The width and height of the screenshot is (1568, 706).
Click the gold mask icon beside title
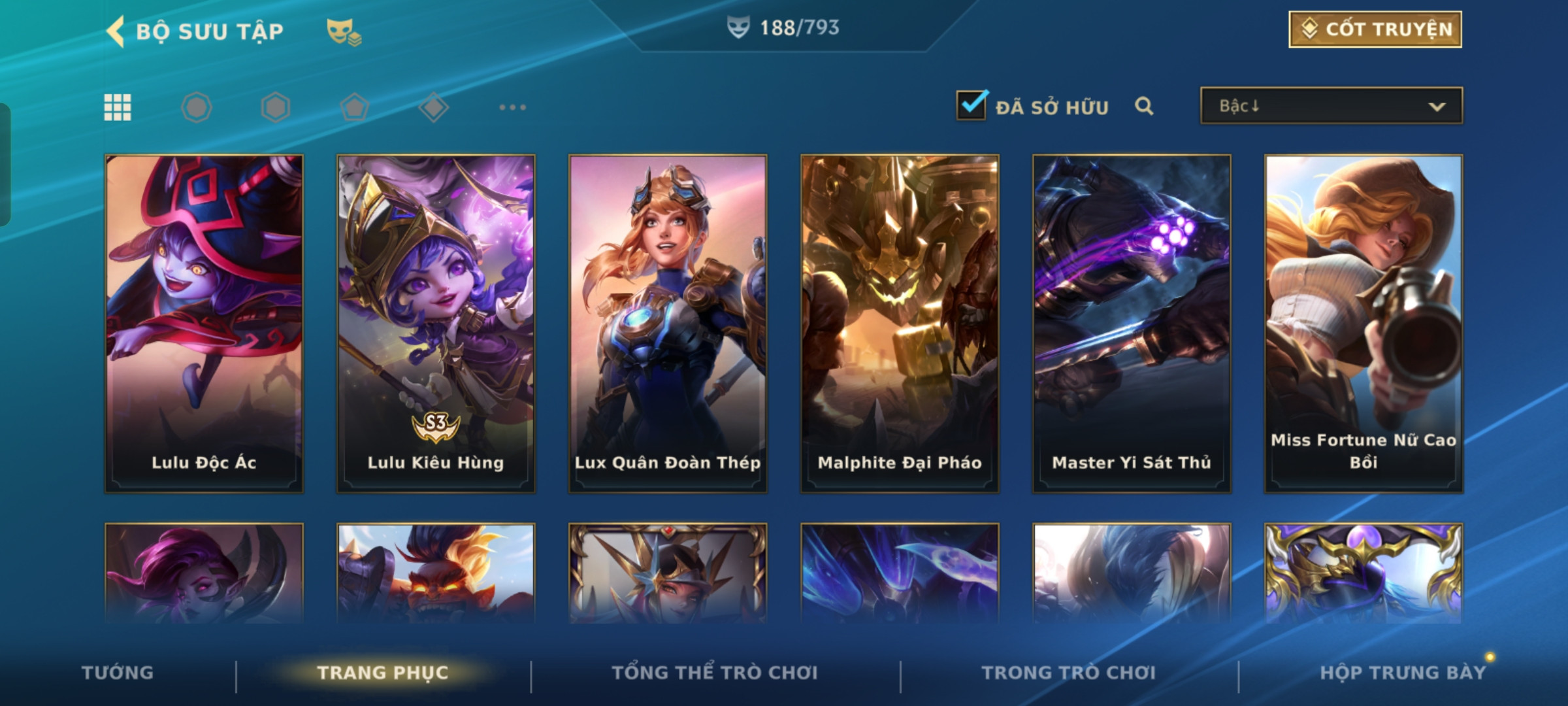coord(344,31)
